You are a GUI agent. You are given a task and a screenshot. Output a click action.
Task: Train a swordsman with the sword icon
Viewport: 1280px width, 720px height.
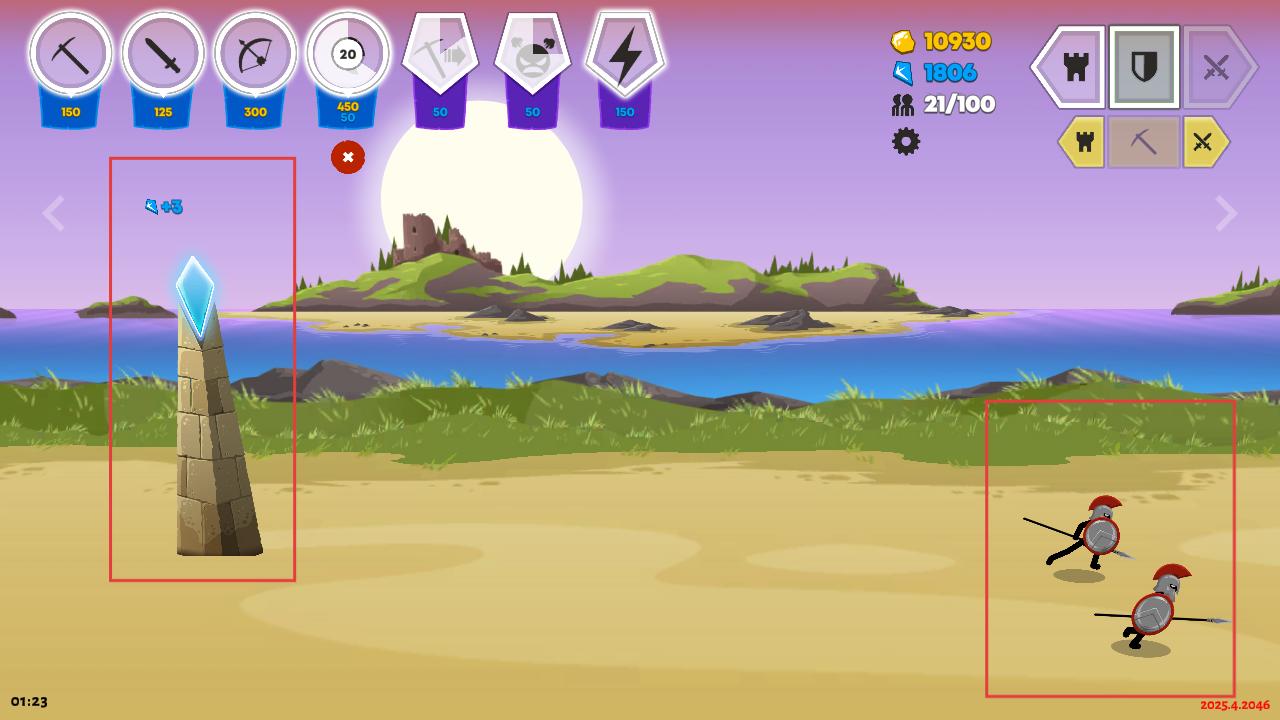[163, 55]
